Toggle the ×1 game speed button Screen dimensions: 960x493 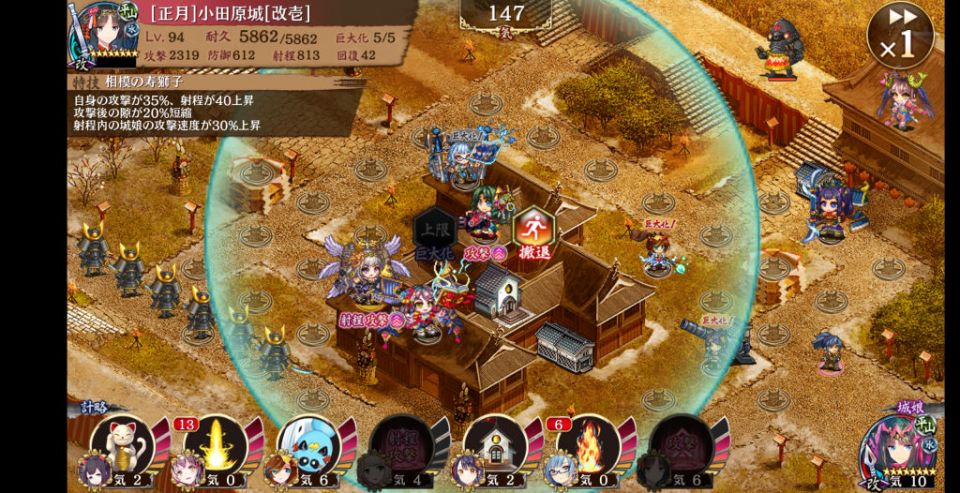[x=899, y=36]
